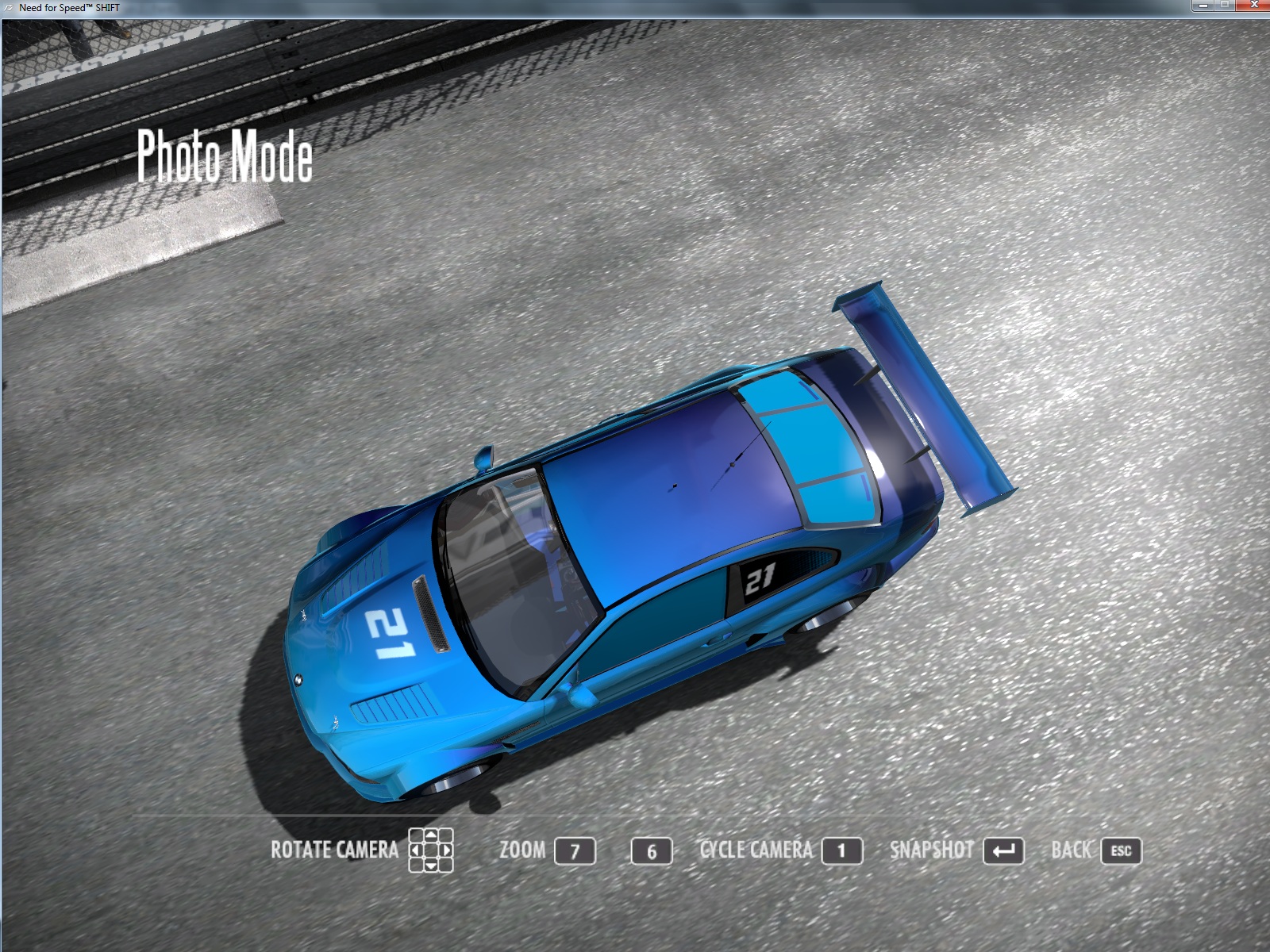Viewport: 1270px width, 952px height.
Task: Switch view with the Cycle Camera button
Action: [841, 851]
